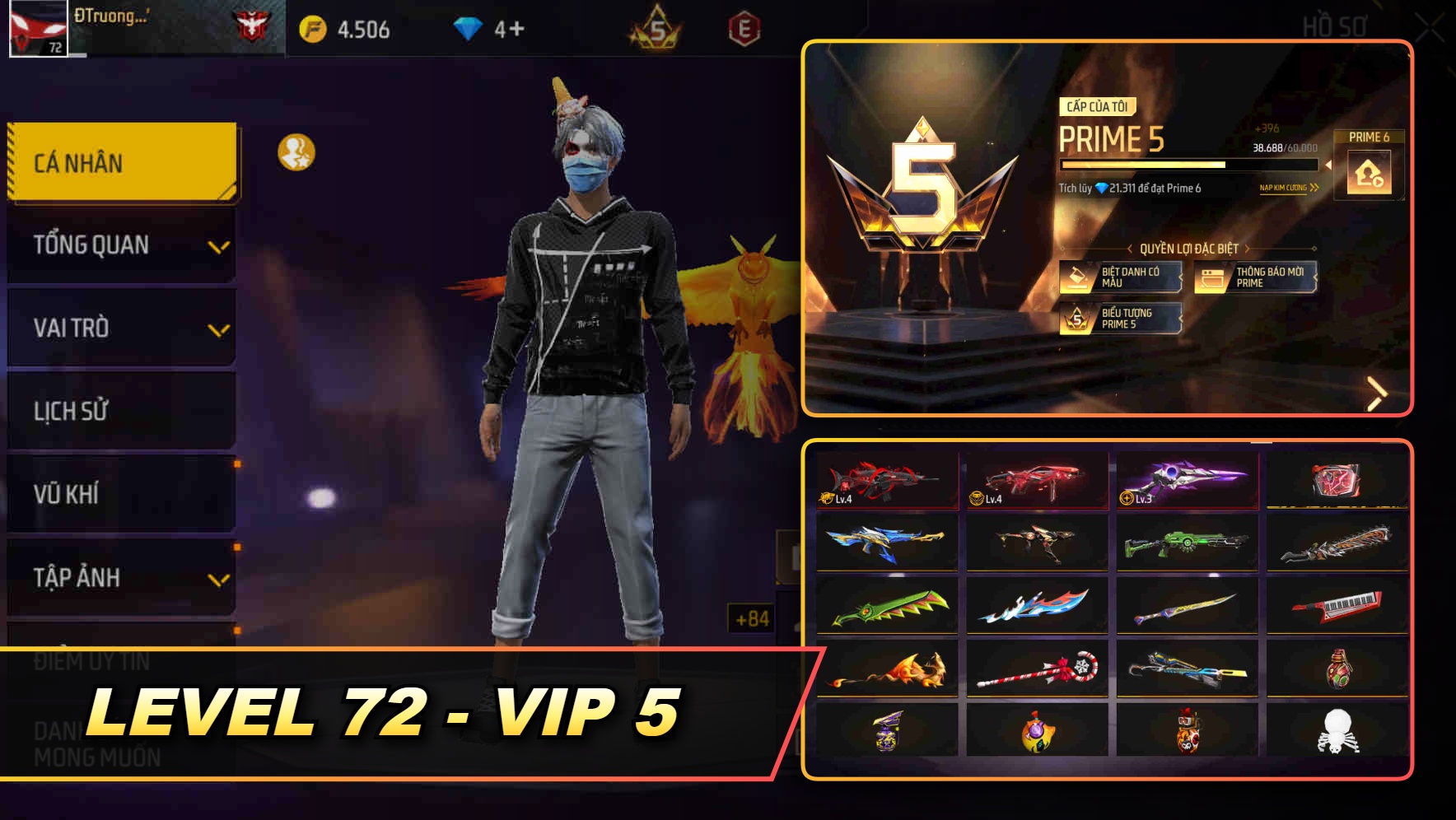
Task: Collapse the Tập Ảnh section
Action: pyautogui.click(x=121, y=578)
